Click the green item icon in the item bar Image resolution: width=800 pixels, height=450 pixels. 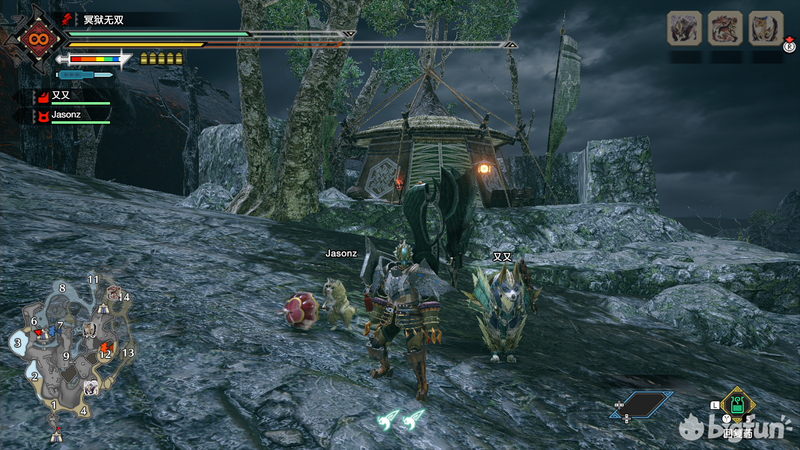pyautogui.click(x=736, y=403)
